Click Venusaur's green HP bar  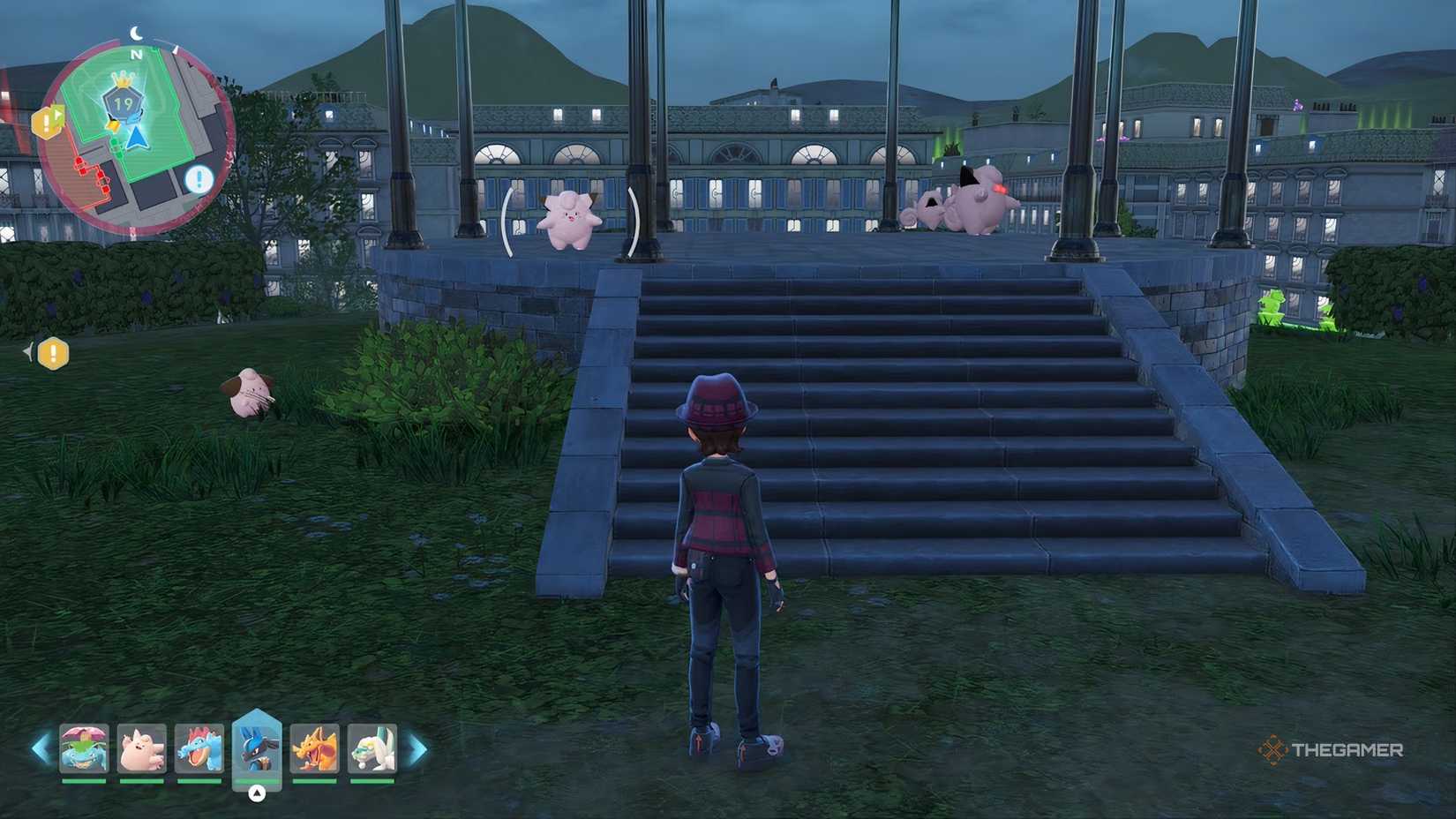coord(84,780)
